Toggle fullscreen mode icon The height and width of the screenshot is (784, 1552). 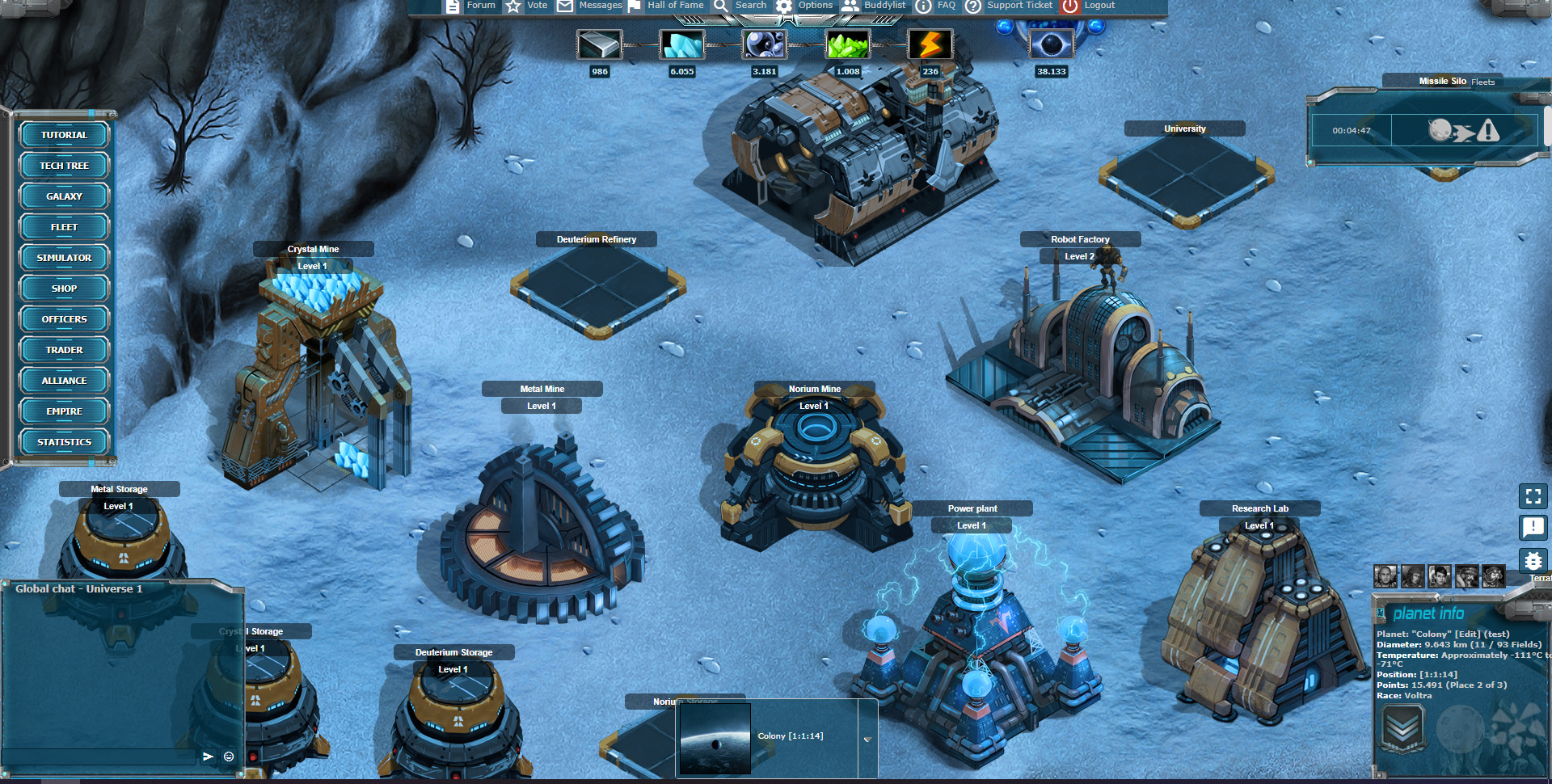(x=1533, y=496)
